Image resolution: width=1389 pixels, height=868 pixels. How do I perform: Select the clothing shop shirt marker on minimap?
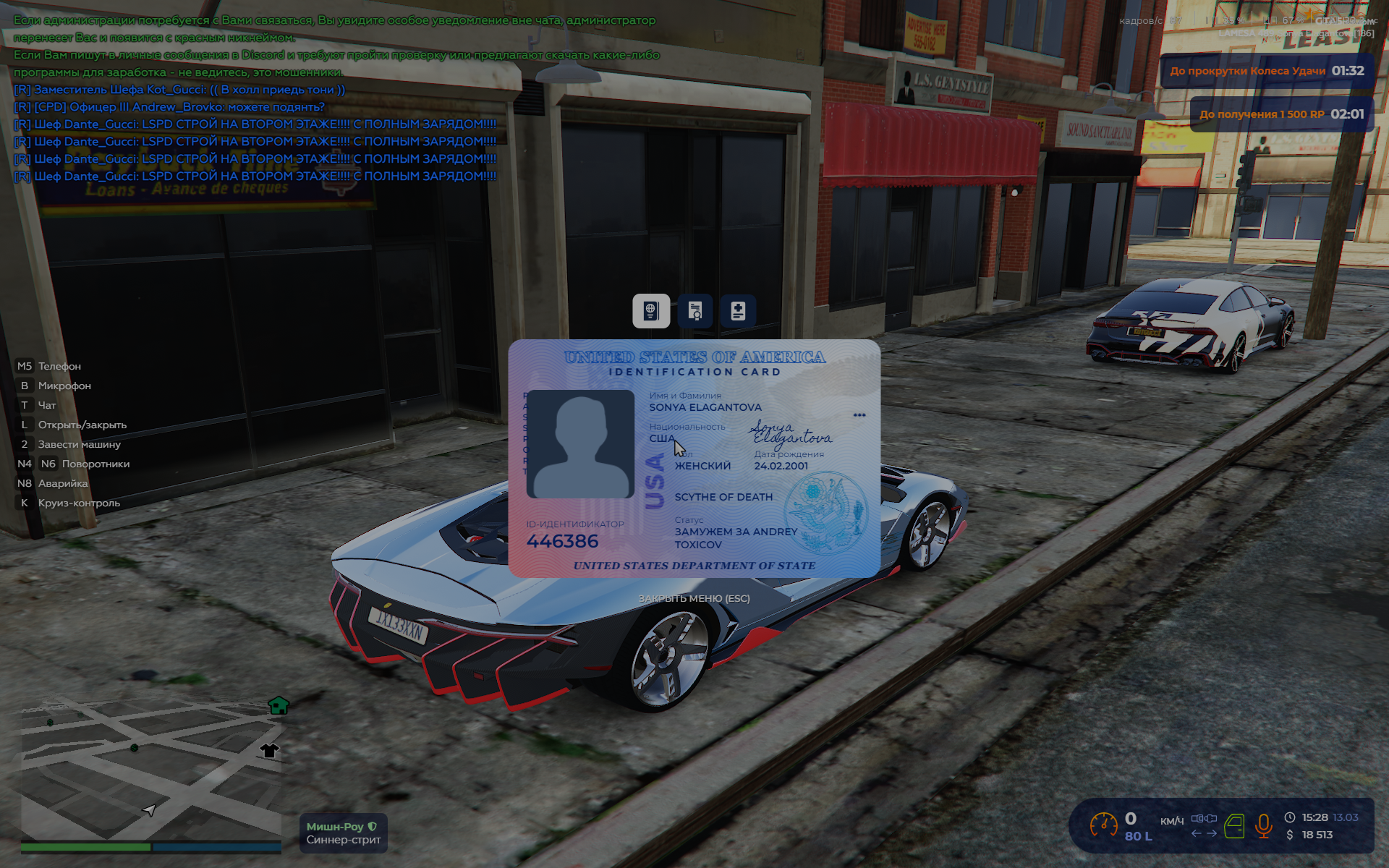269,750
